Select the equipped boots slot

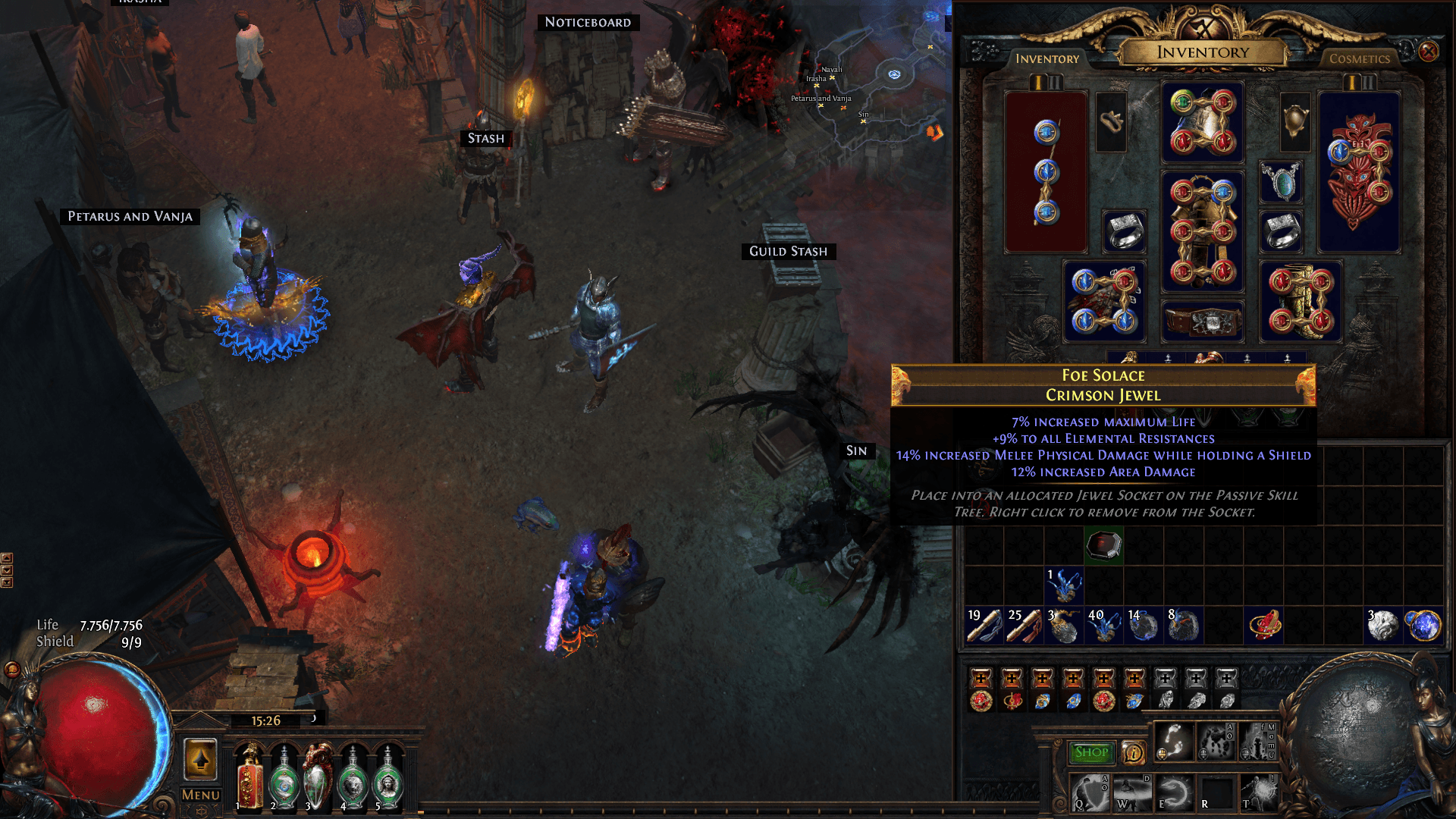click(x=1301, y=302)
